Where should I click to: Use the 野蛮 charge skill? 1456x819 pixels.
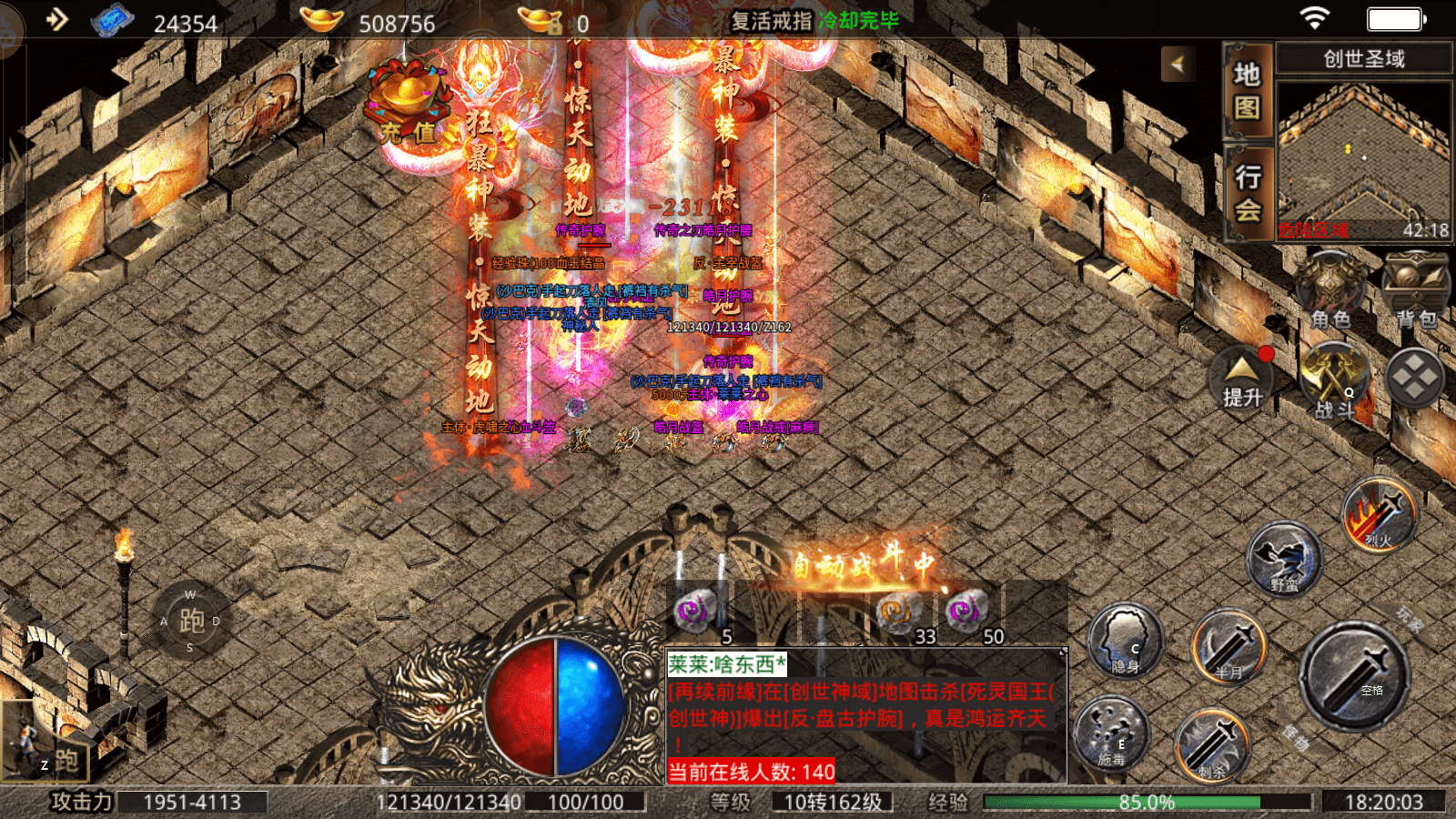coord(1284,558)
